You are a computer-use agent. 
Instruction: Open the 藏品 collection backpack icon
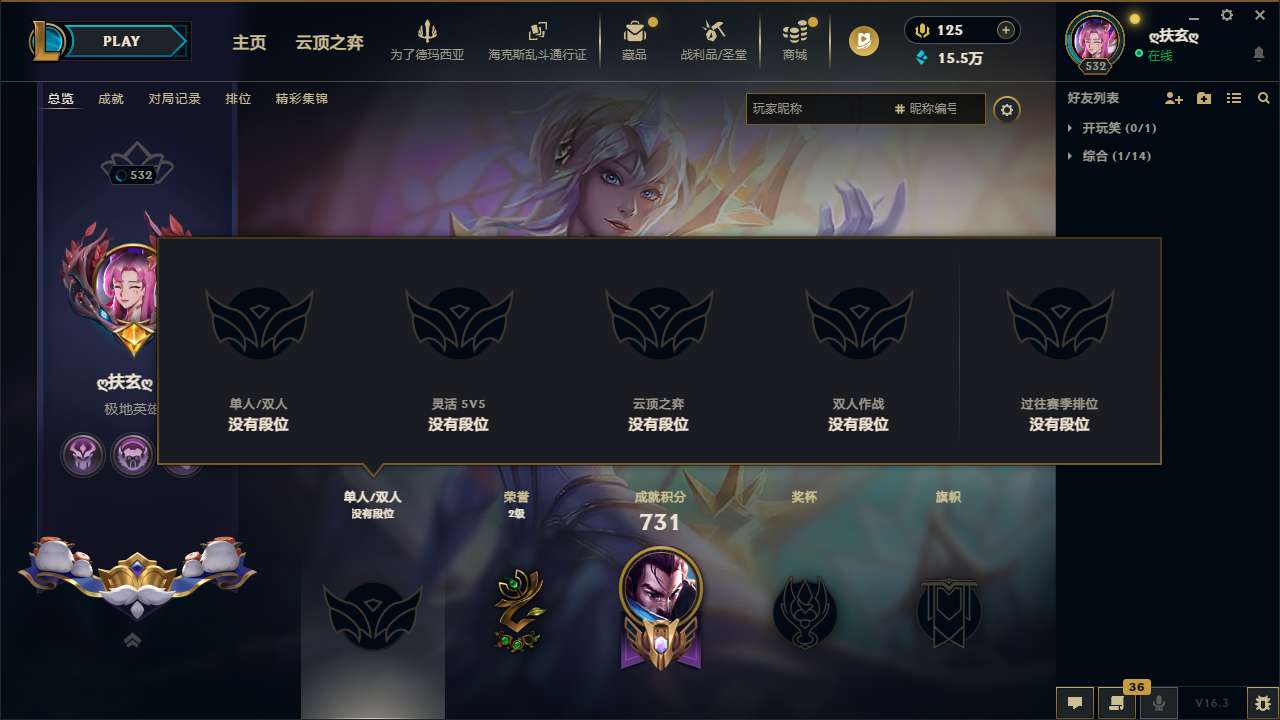(x=636, y=33)
